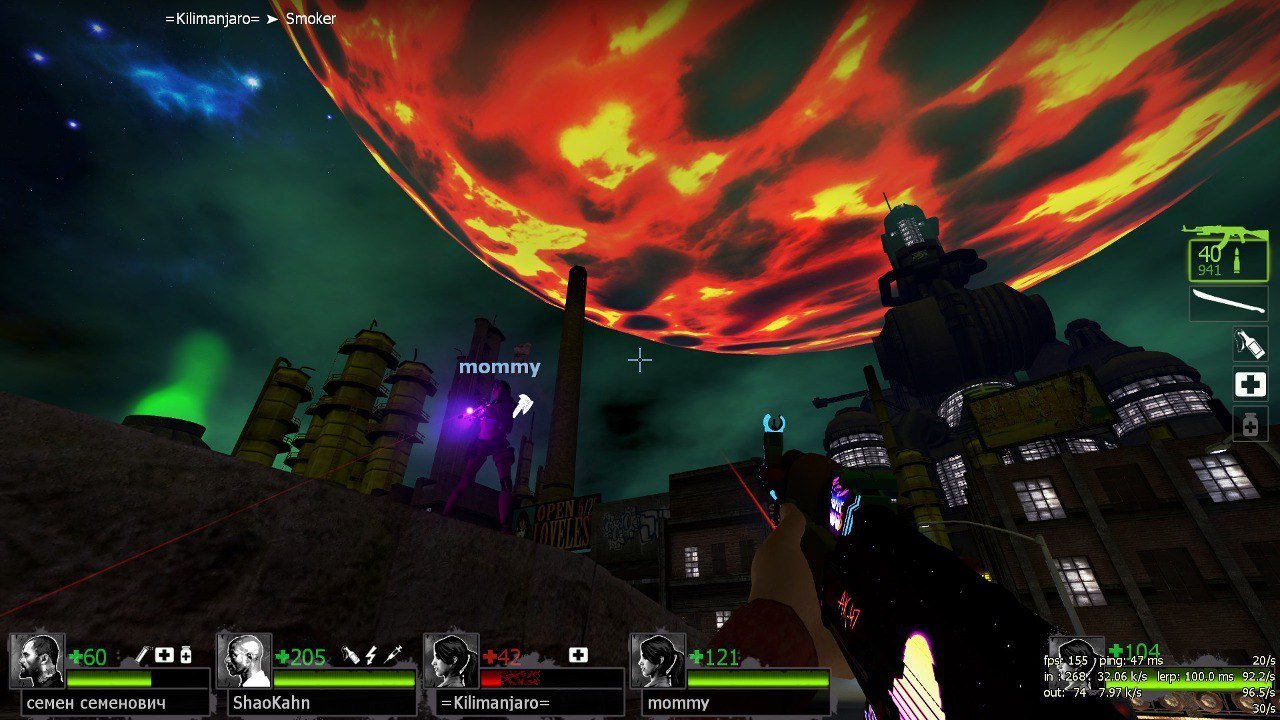Select the molotov throwable slot
Image resolution: width=1280 pixels, height=720 pixels.
(x=1250, y=343)
